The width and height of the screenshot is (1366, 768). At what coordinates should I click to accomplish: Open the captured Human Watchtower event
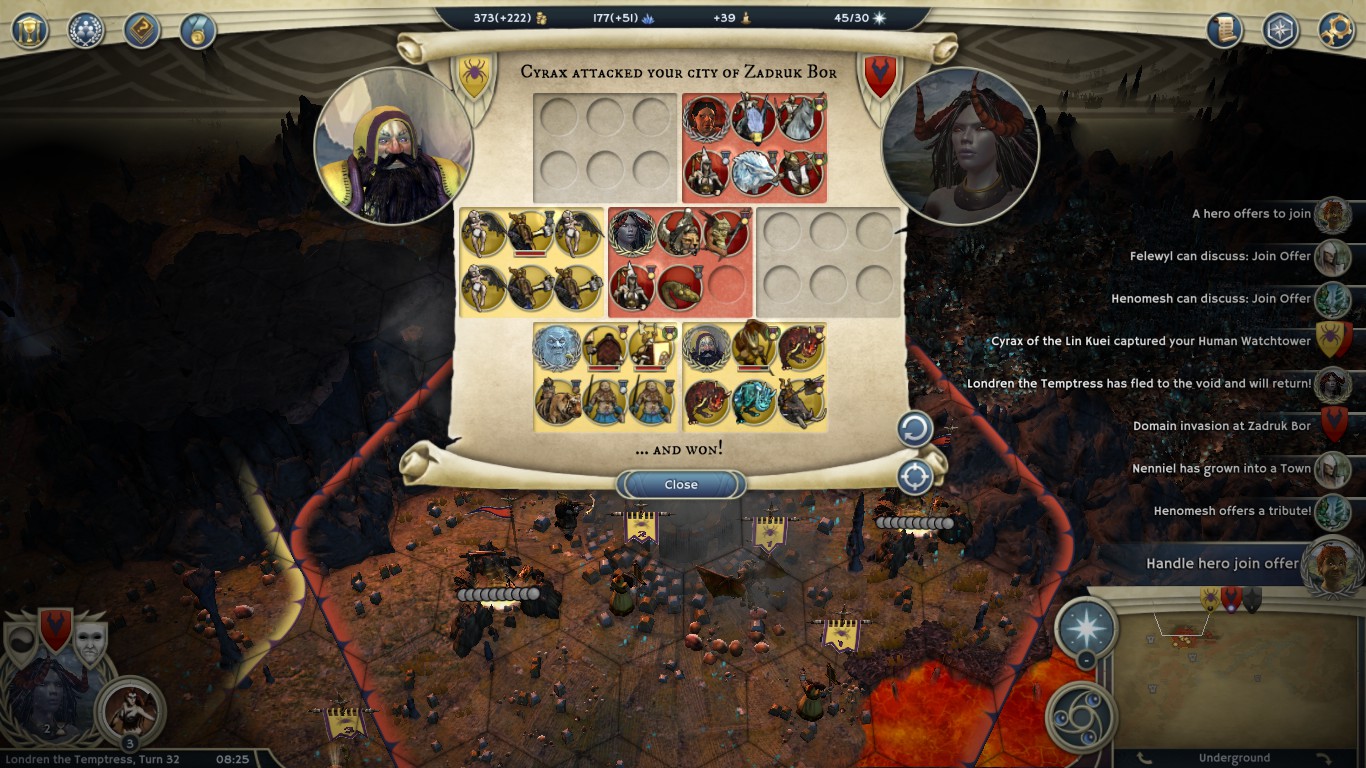point(1150,341)
